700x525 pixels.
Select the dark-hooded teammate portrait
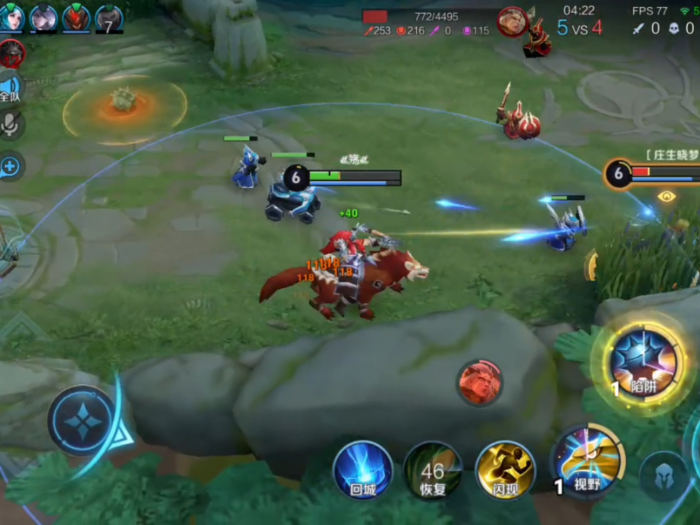pos(44,17)
